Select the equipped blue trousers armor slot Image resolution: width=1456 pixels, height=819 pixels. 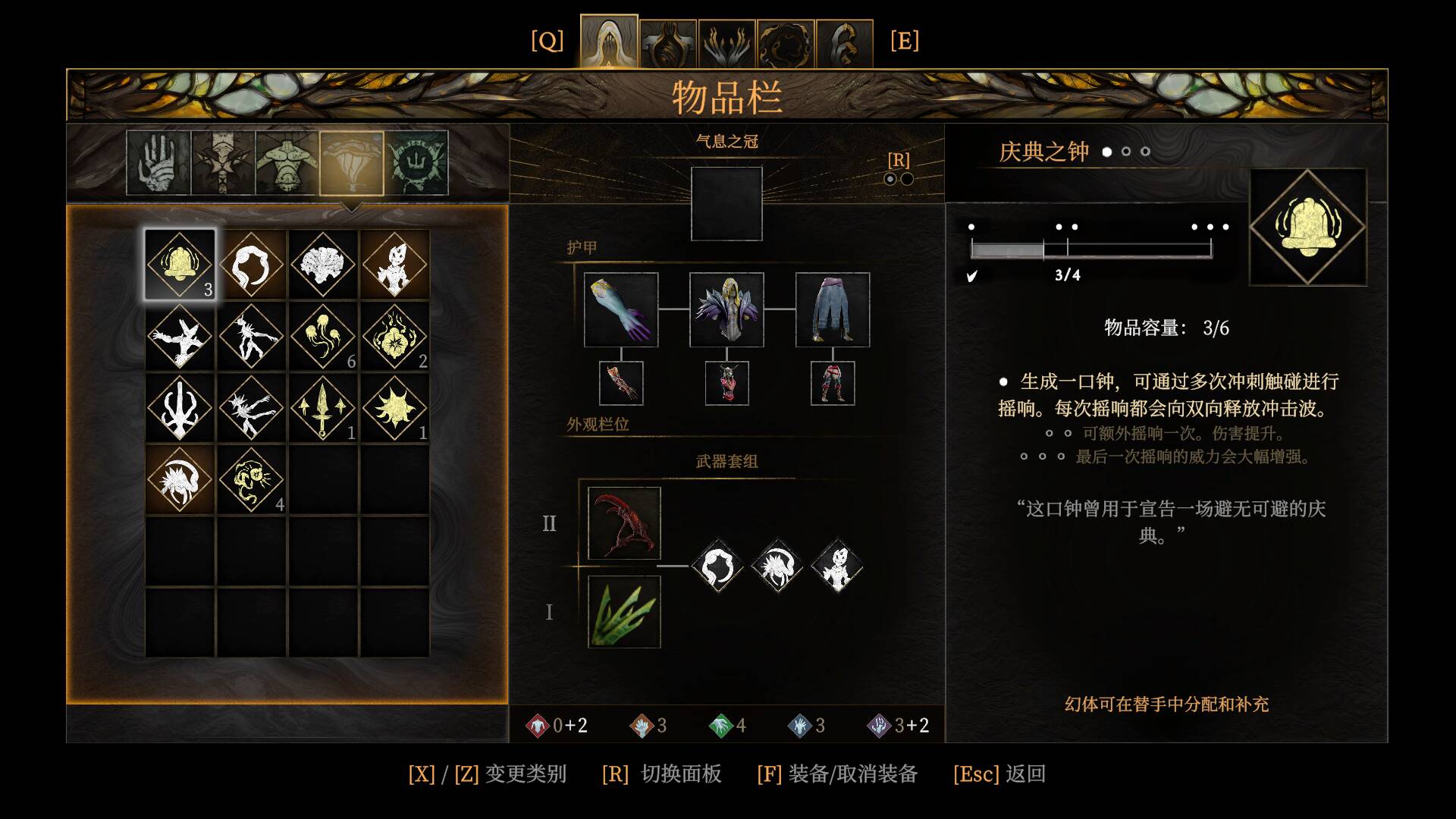click(x=833, y=309)
